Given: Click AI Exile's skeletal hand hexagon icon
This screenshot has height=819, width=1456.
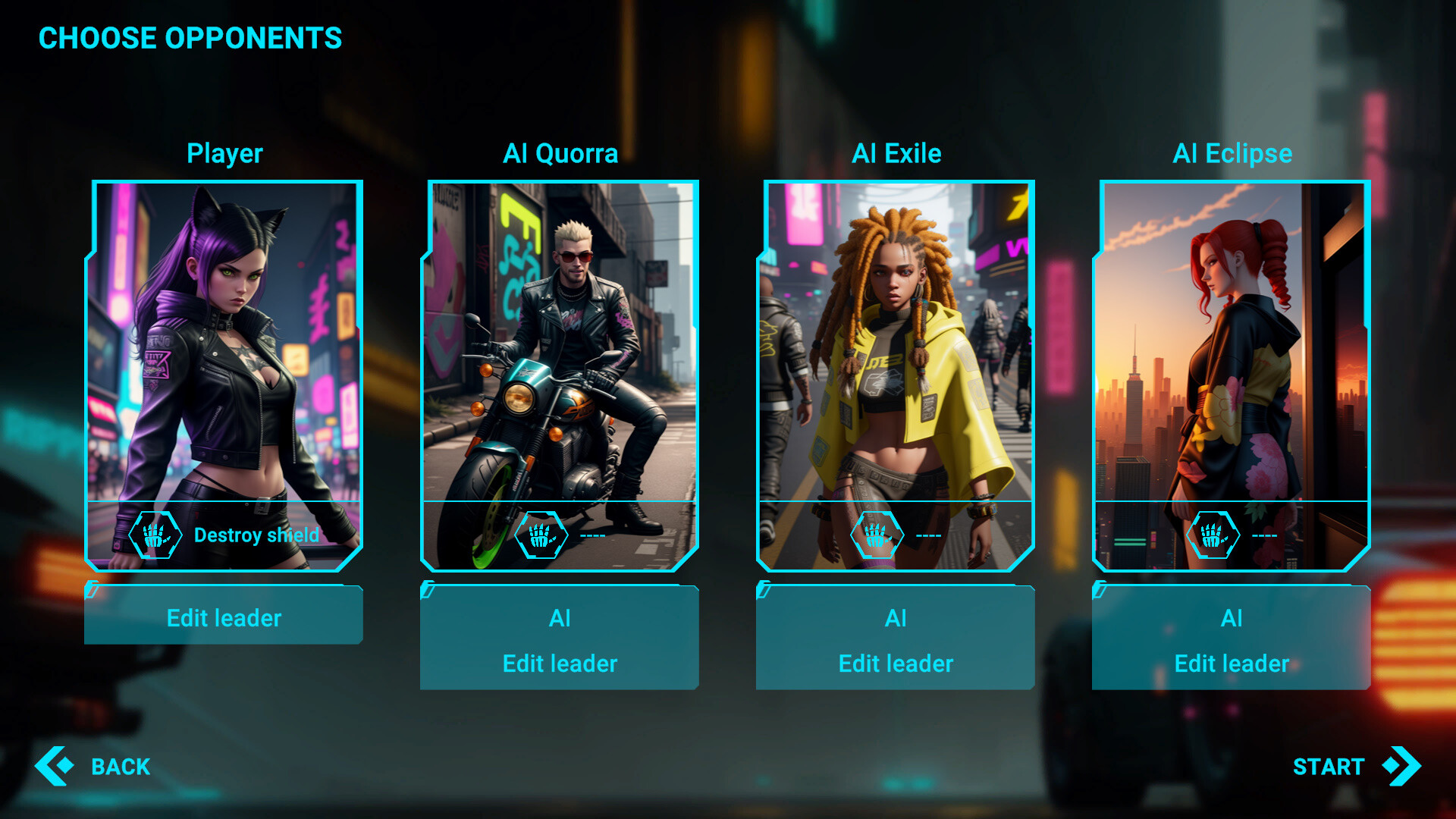Looking at the screenshot, I should 877,534.
